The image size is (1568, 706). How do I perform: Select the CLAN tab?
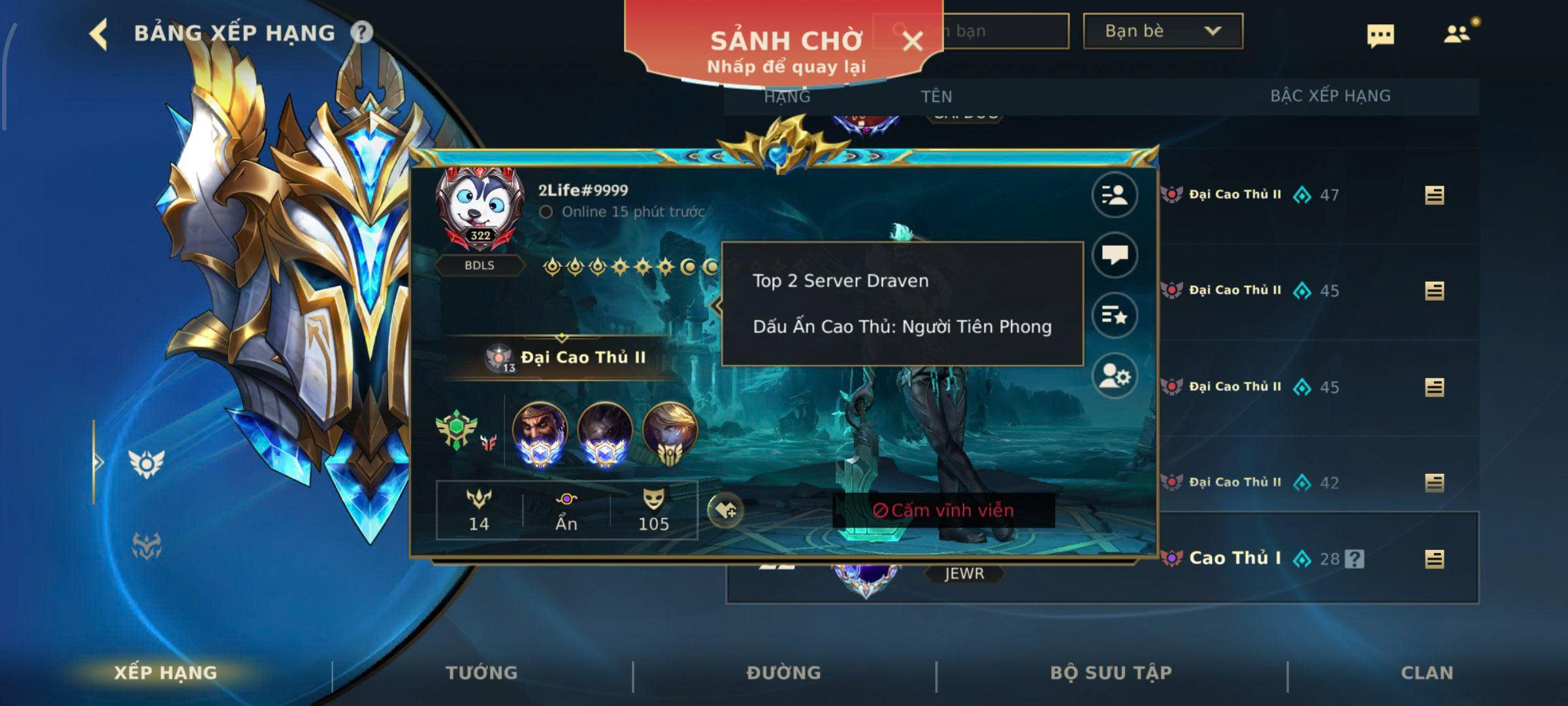tap(1427, 673)
